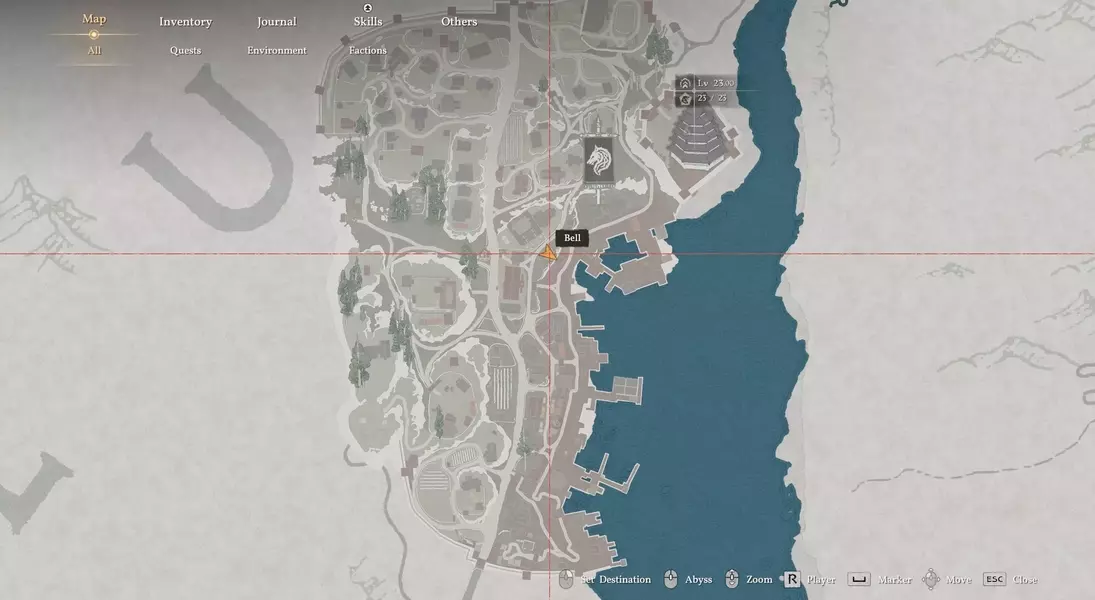Select the orange player arrow marker
1095x600 pixels.
(x=548, y=255)
